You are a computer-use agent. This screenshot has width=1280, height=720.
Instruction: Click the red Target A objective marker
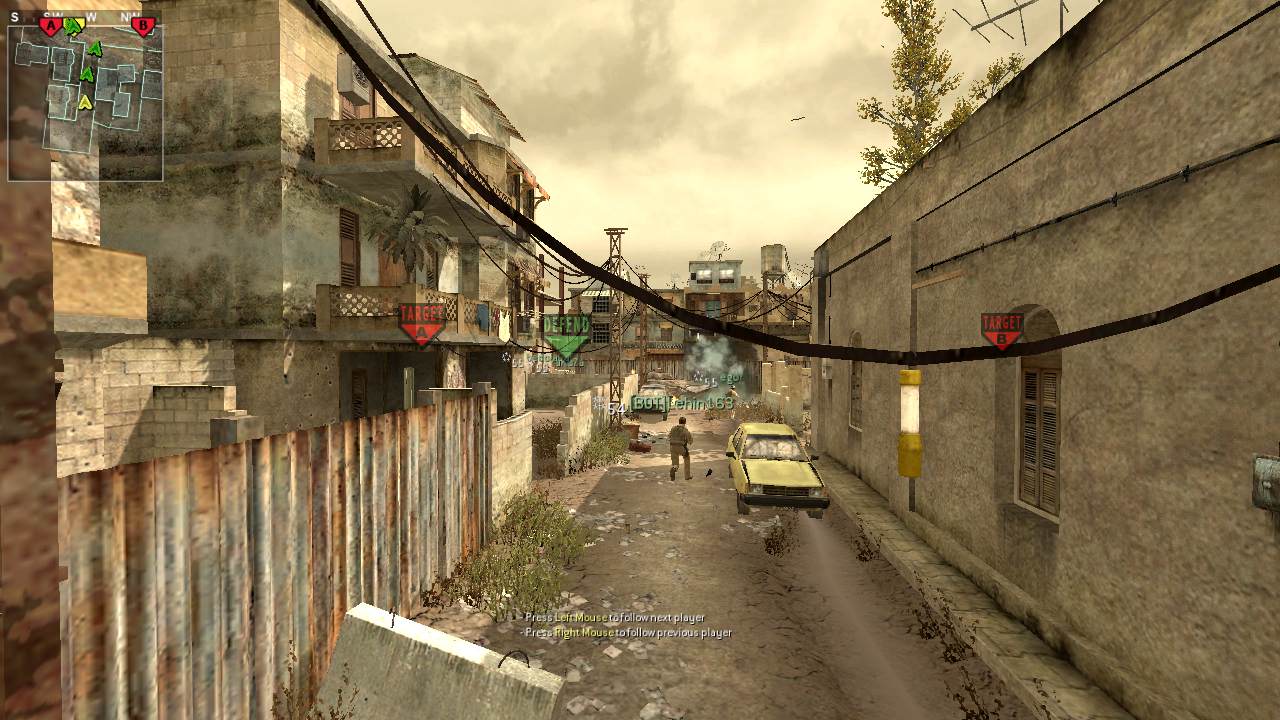(421, 323)
